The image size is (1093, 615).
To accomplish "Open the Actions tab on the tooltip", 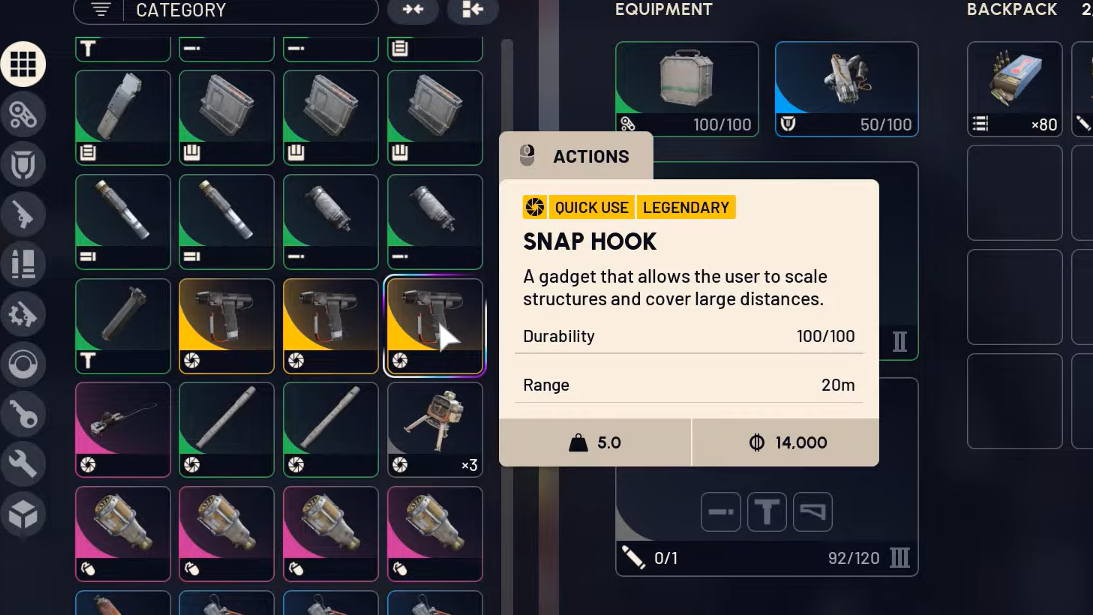I will click(576, 156).
